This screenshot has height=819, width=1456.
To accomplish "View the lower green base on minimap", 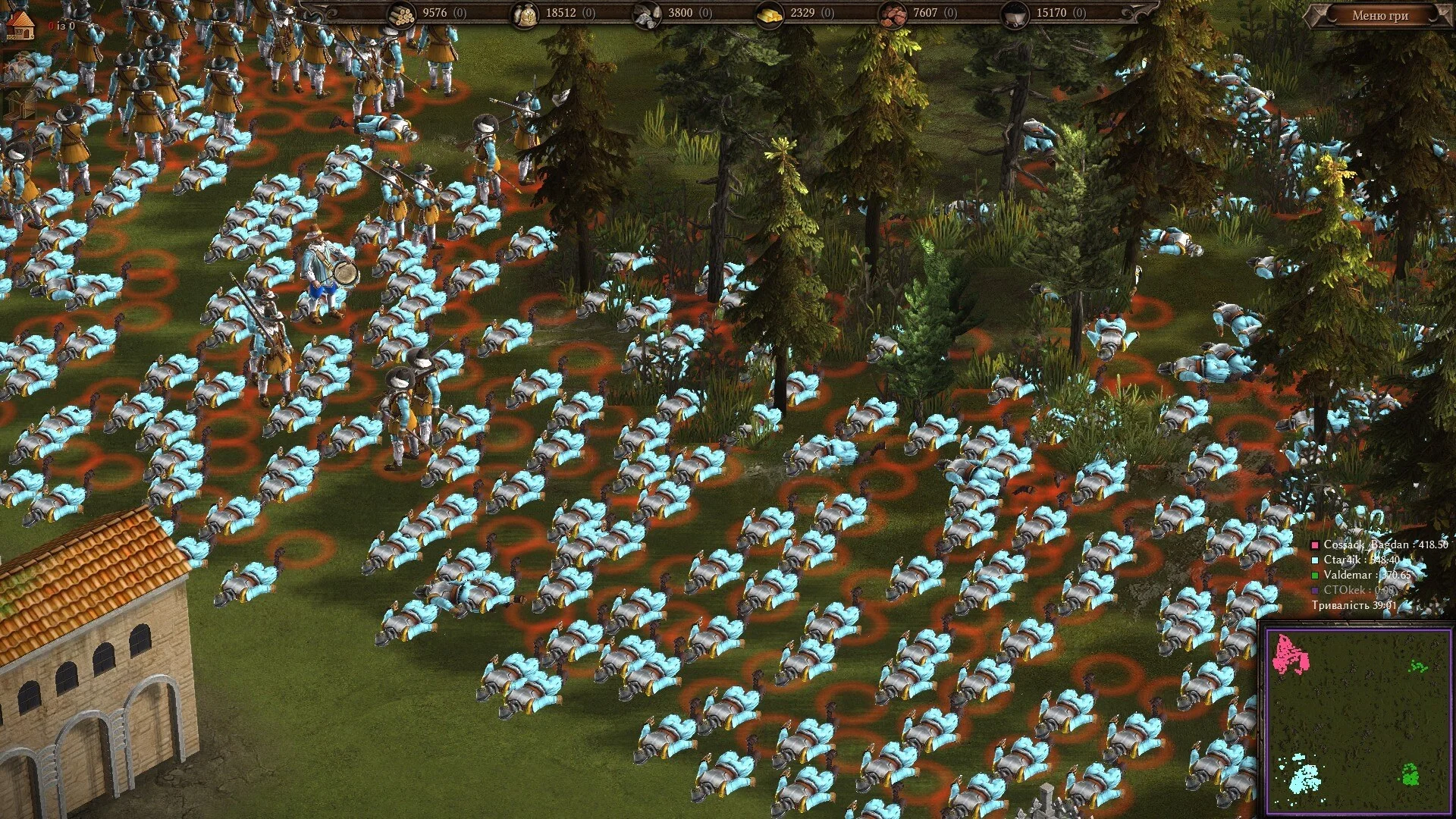I will [1410, 774].
